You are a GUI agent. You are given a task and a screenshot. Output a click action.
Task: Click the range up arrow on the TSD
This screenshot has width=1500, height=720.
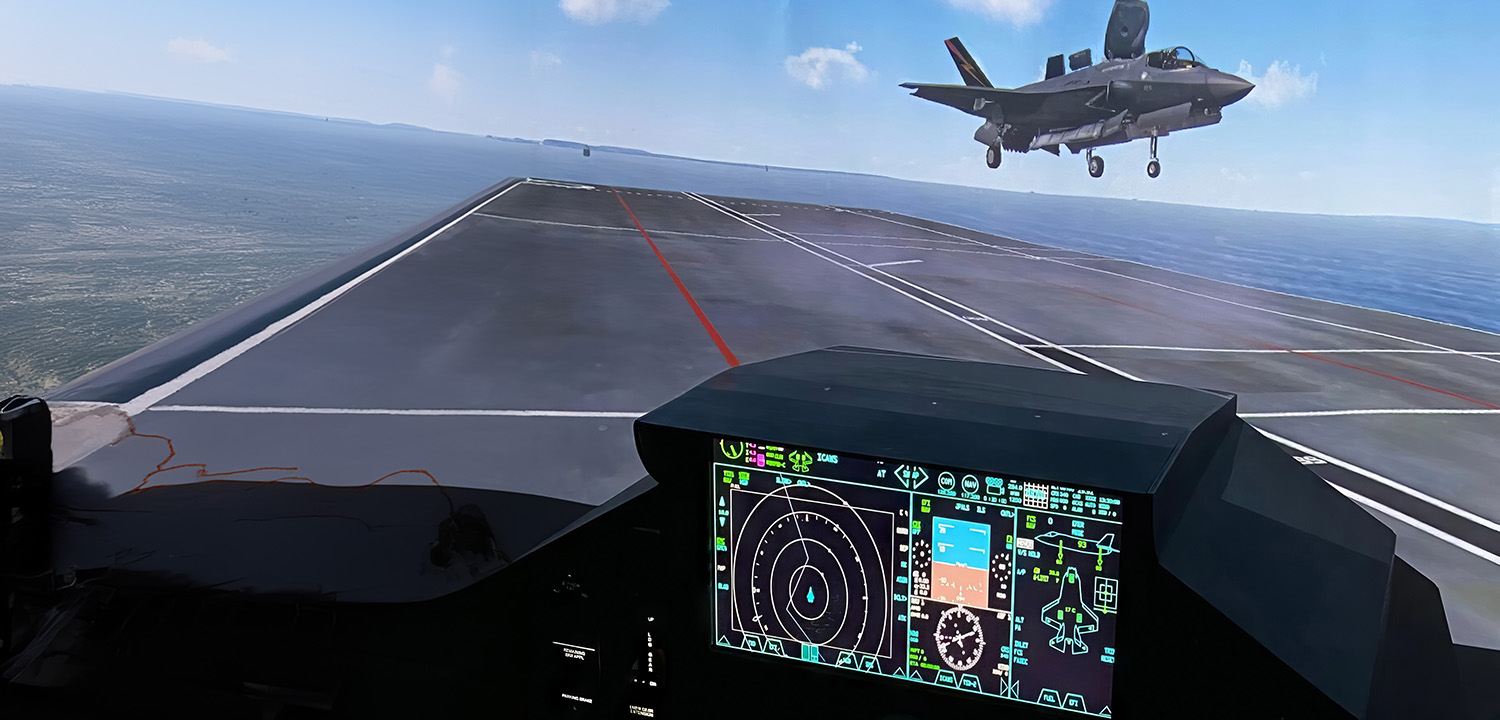click(x=721, y=501)
